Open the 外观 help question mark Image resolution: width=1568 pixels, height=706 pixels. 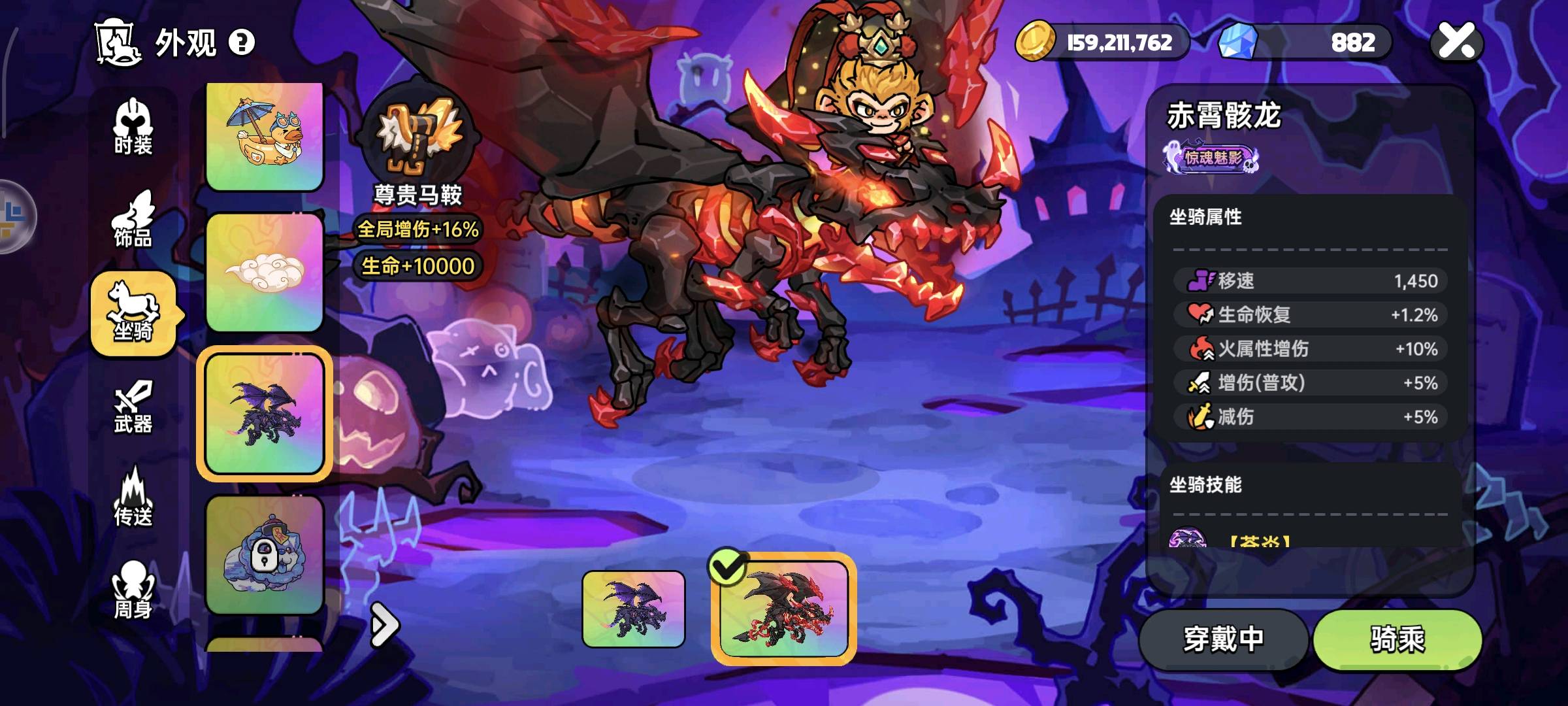point(242,43)
